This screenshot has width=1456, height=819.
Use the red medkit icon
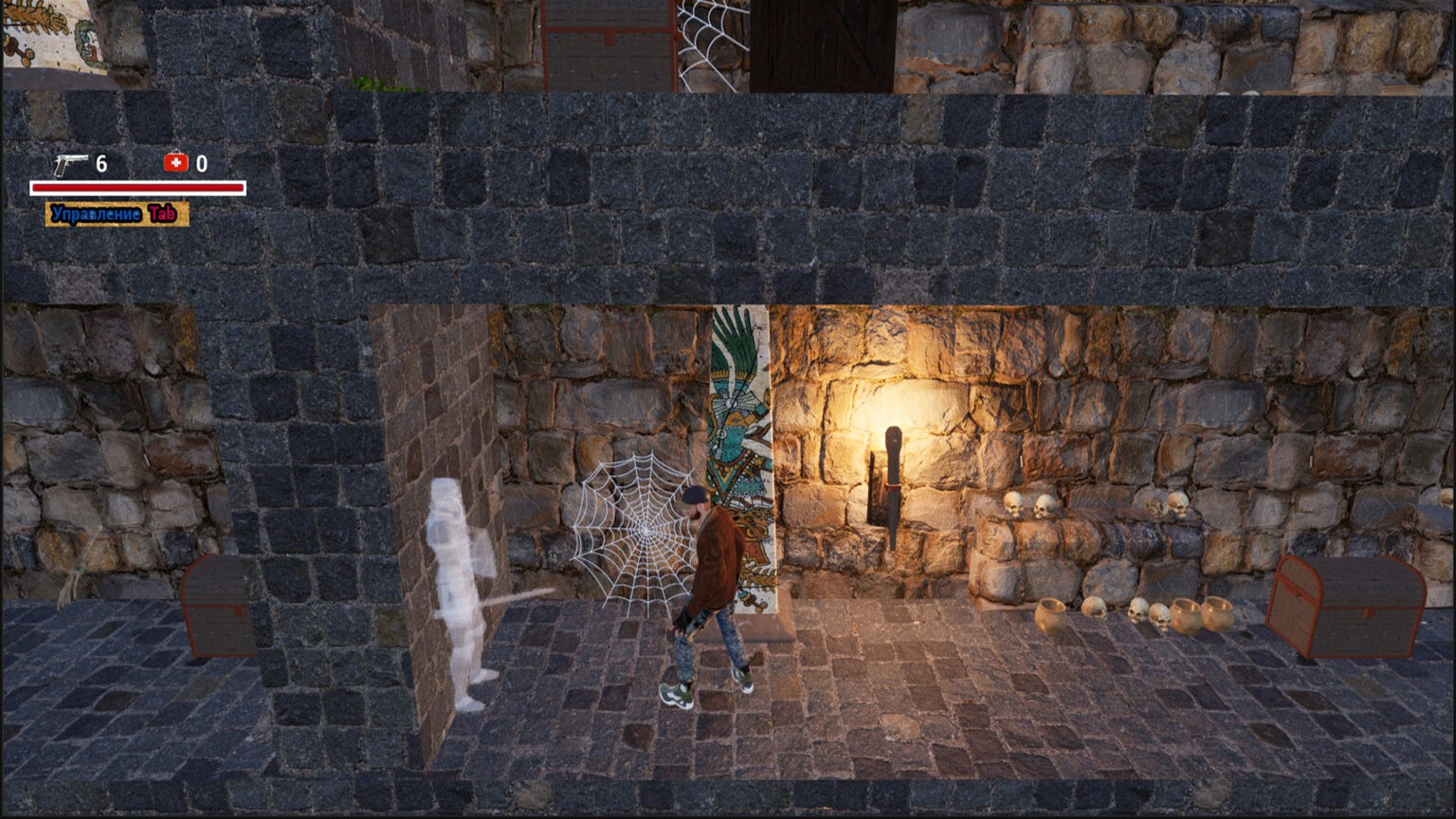(x=175, y=163)
